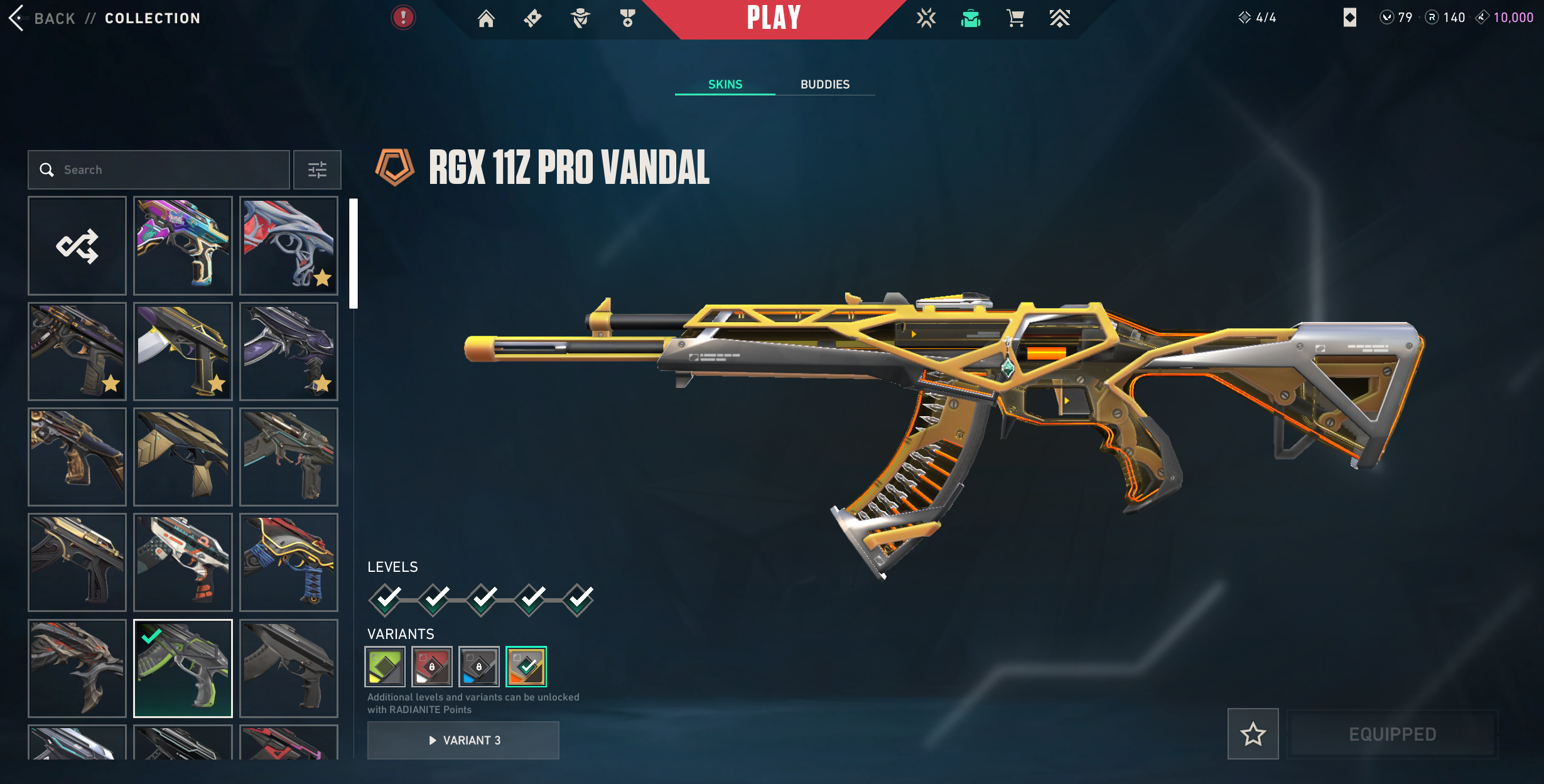Click the red PLAY button
This screenshot has height=784, width=1544.
click(x=774, y=18)
